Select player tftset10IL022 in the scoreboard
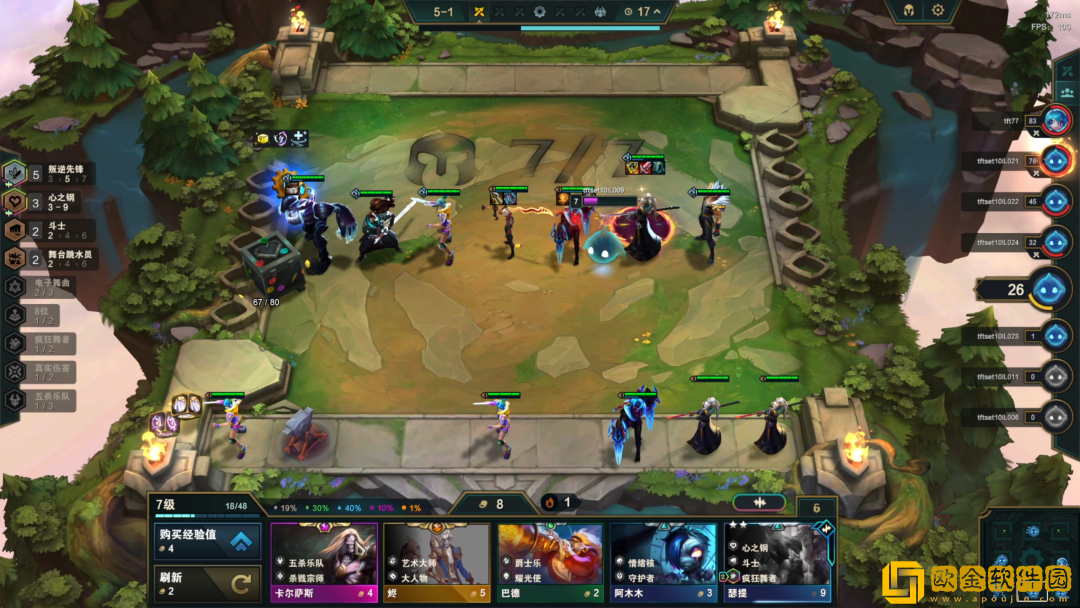This screenshot has width=1080, height=608. (x=1057, y=201)
